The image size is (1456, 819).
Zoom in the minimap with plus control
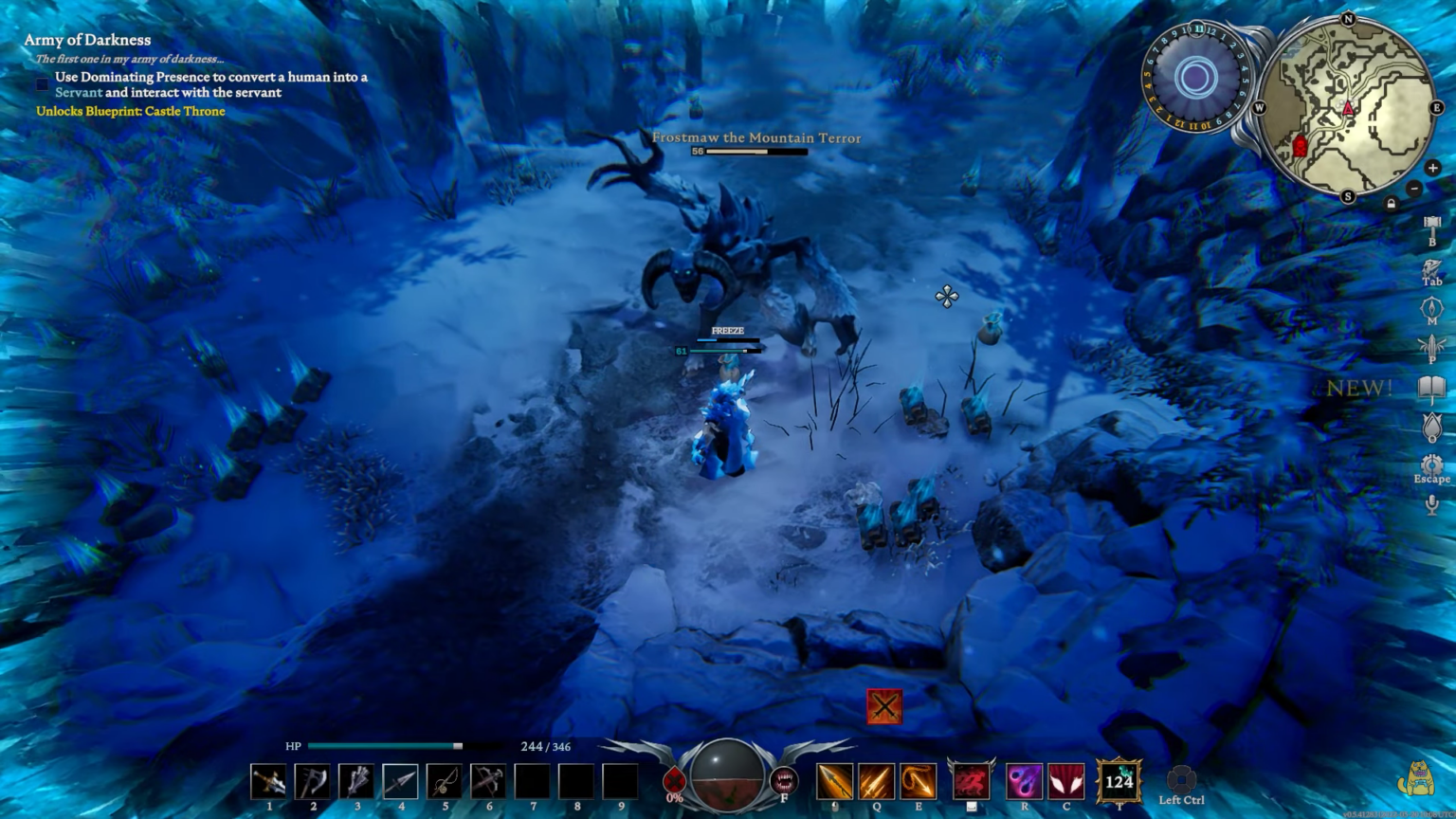[x=1433, y=168]
